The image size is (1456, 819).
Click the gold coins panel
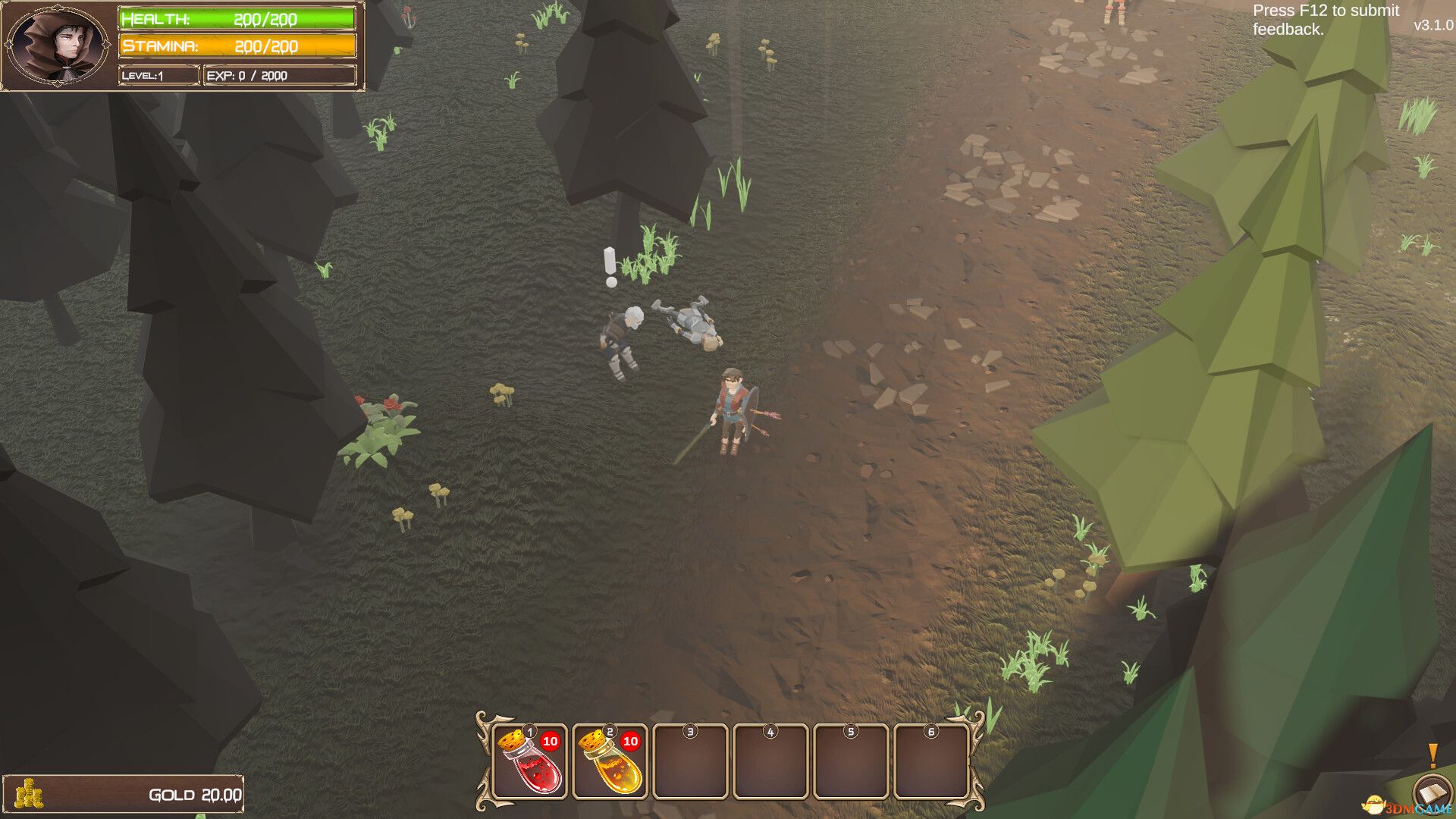point(123,794)
